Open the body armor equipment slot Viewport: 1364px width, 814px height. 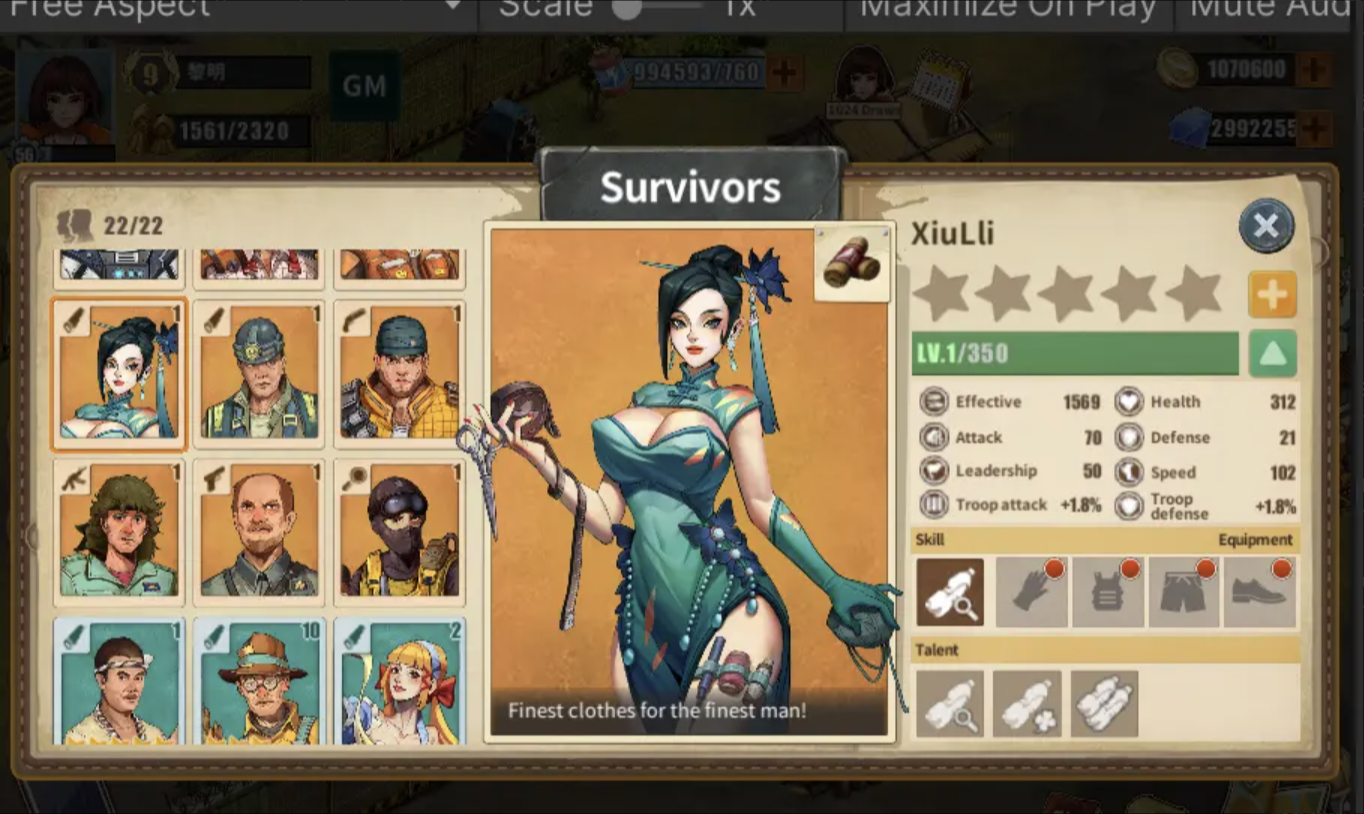pos(1106,591)
